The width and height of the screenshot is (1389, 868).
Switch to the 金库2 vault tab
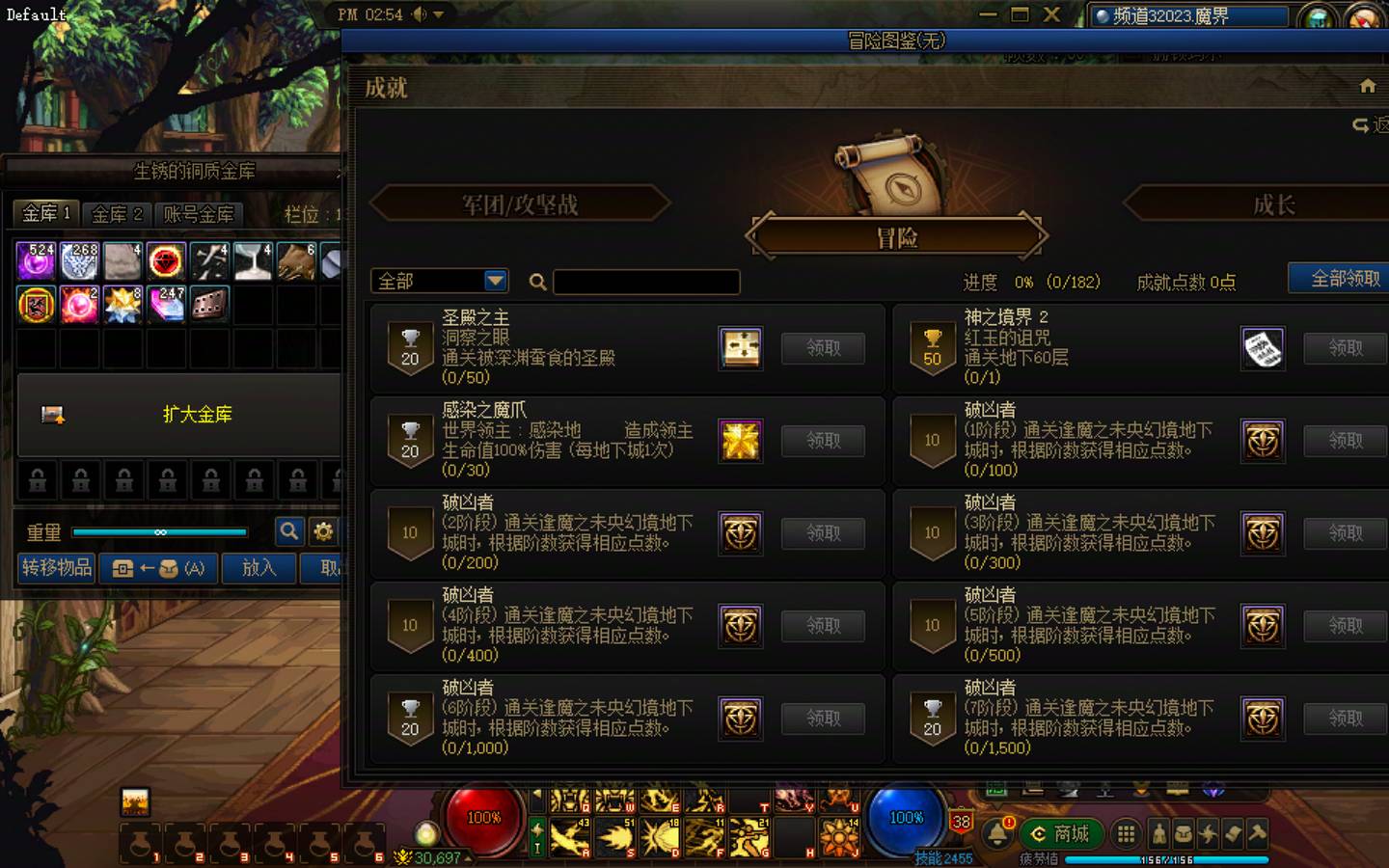coord(116,214)
